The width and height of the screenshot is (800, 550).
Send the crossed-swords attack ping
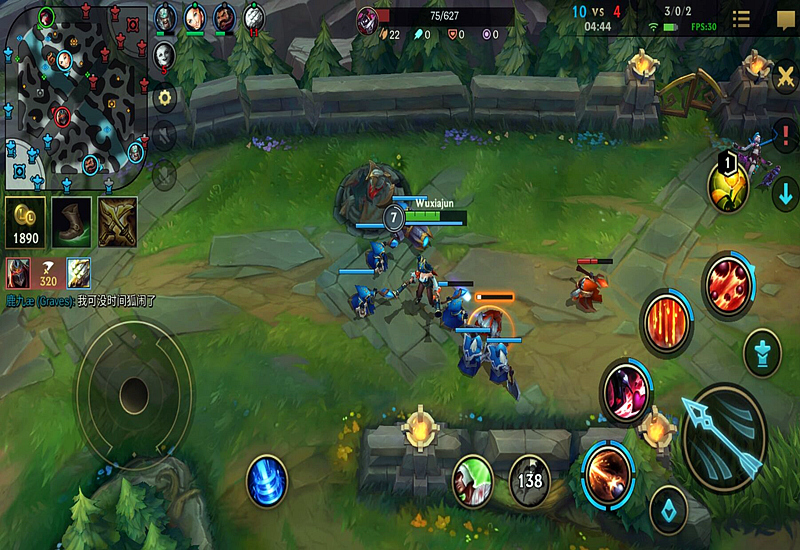click(785, 78)
